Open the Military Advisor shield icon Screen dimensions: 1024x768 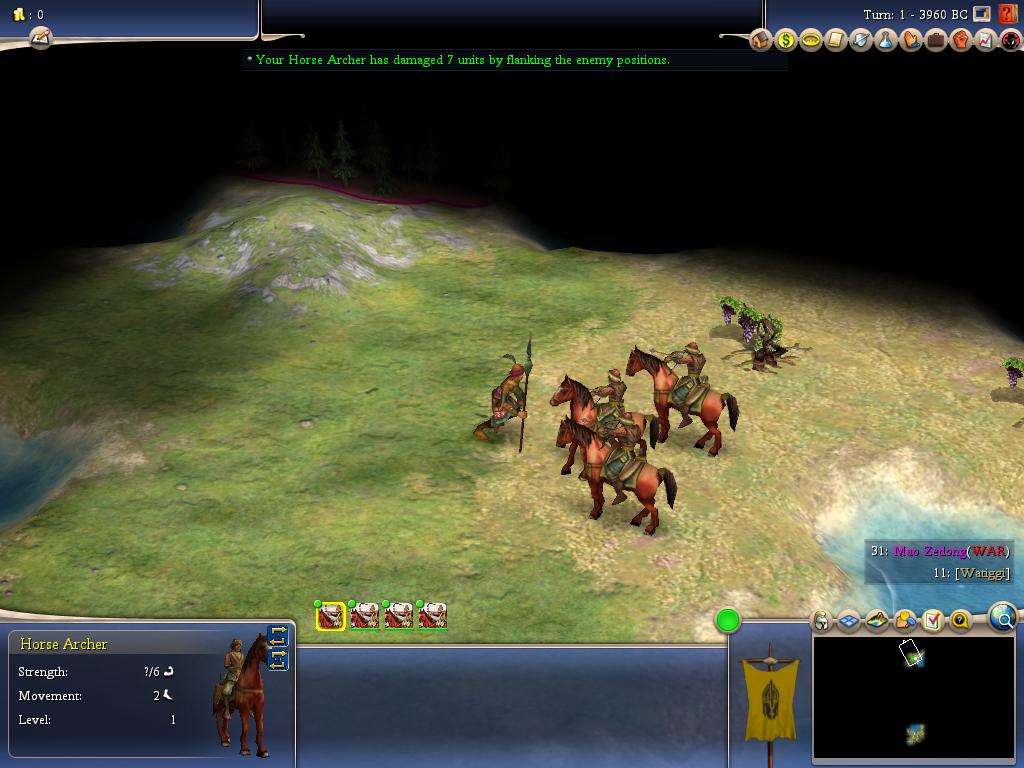point(861,40)
